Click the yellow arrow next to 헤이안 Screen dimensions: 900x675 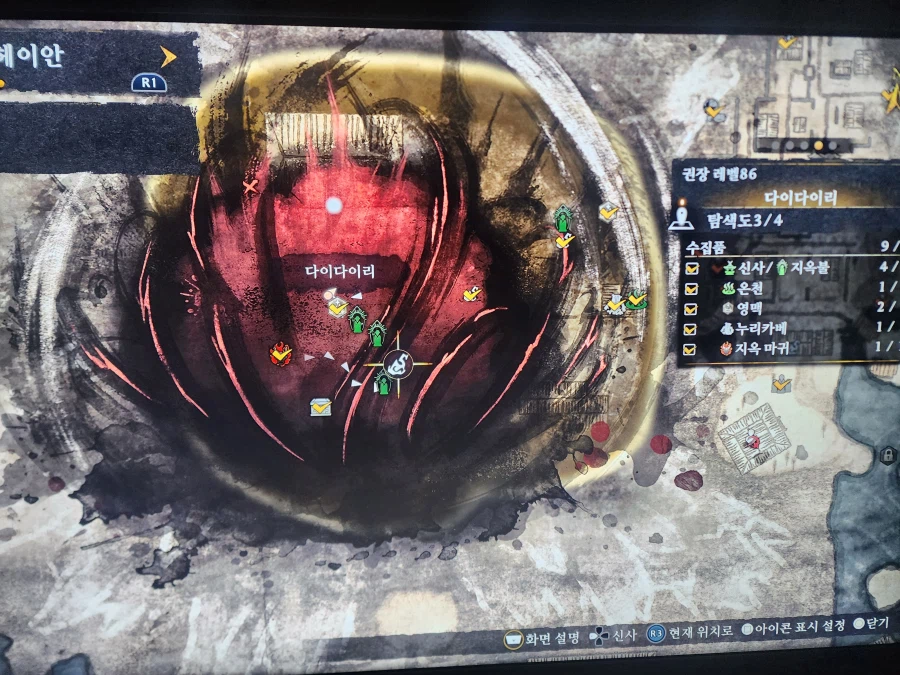click(x=168, y=57)
